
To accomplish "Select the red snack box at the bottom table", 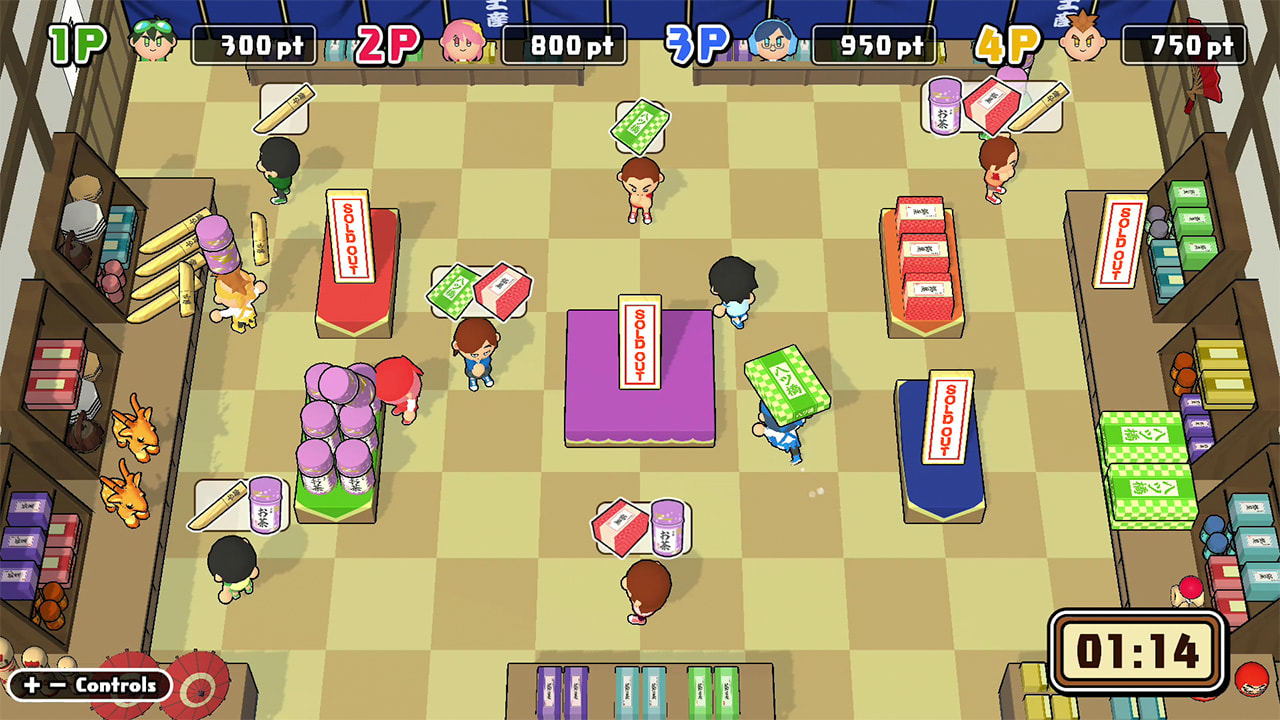I will tap(617, 524).
